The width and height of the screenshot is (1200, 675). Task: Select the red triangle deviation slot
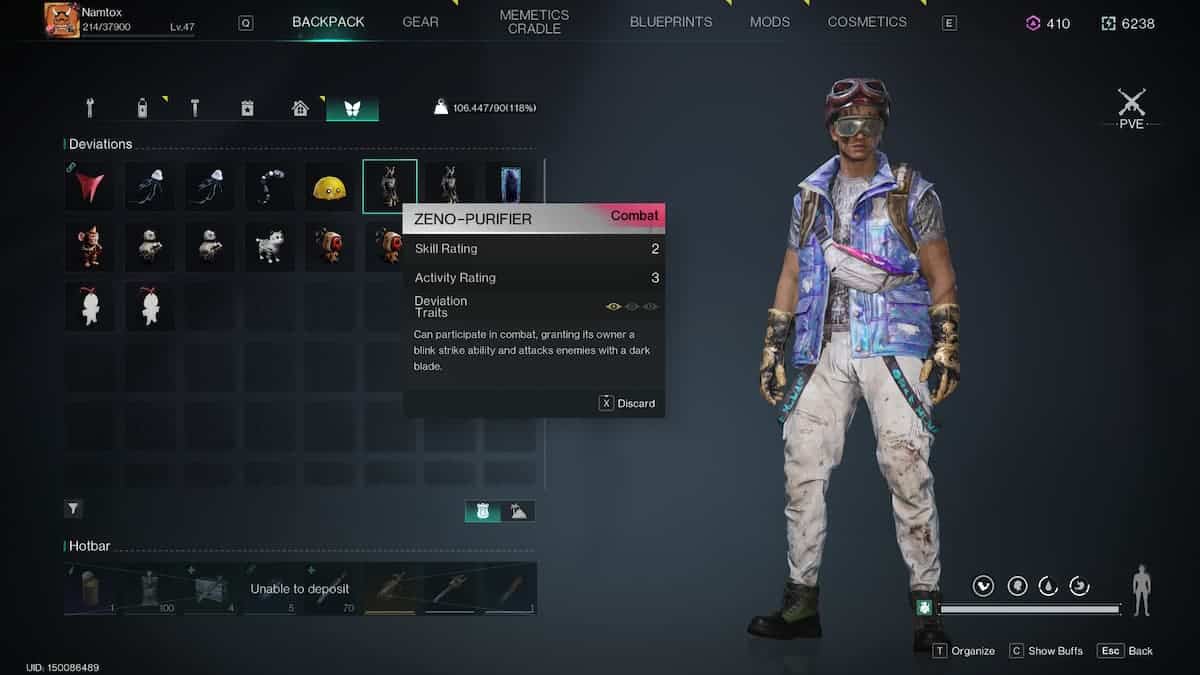pyautogui.click(x=90, y=186)
